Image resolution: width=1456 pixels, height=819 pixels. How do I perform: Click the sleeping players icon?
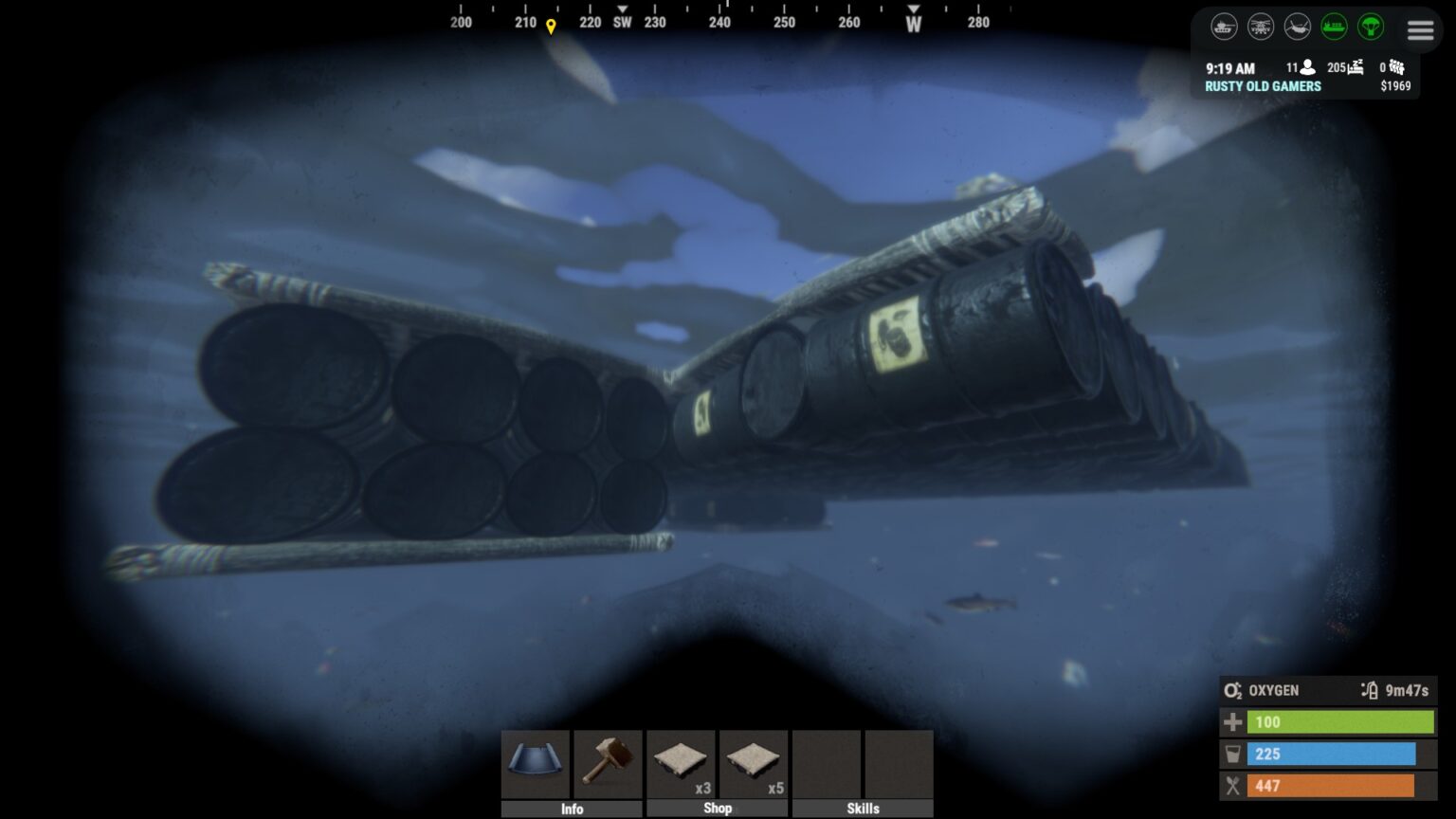click(1356, 67)
